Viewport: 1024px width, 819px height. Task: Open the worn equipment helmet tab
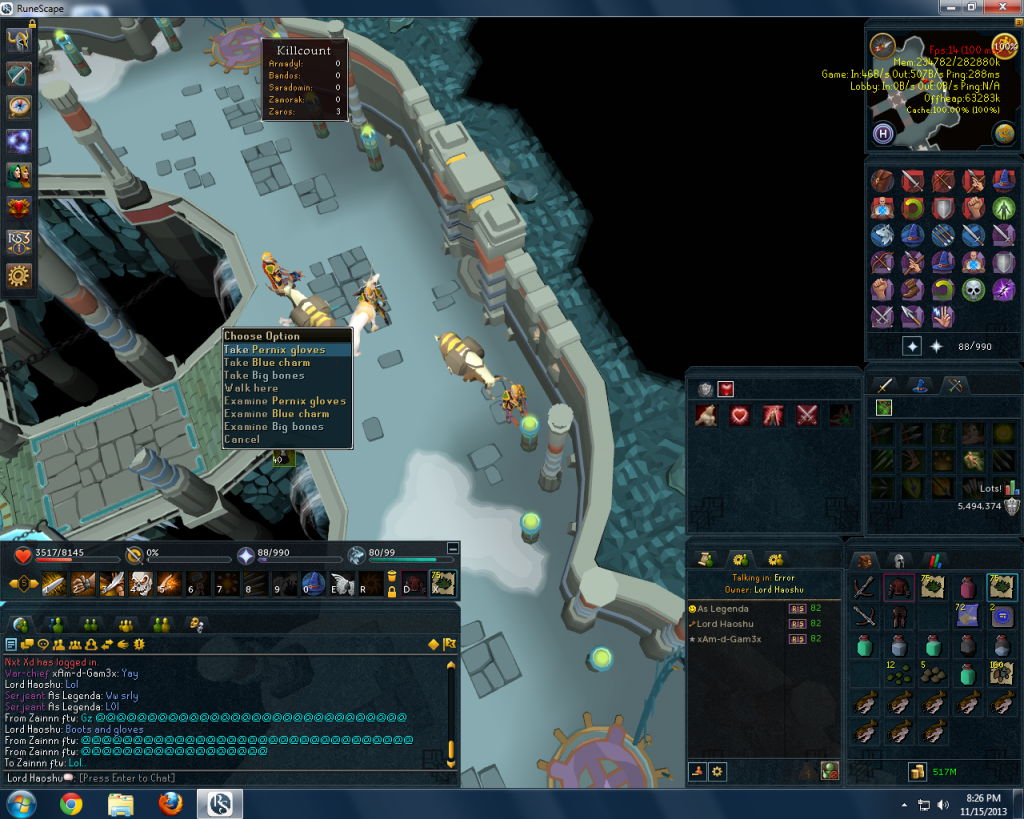(x=899, y=561)
